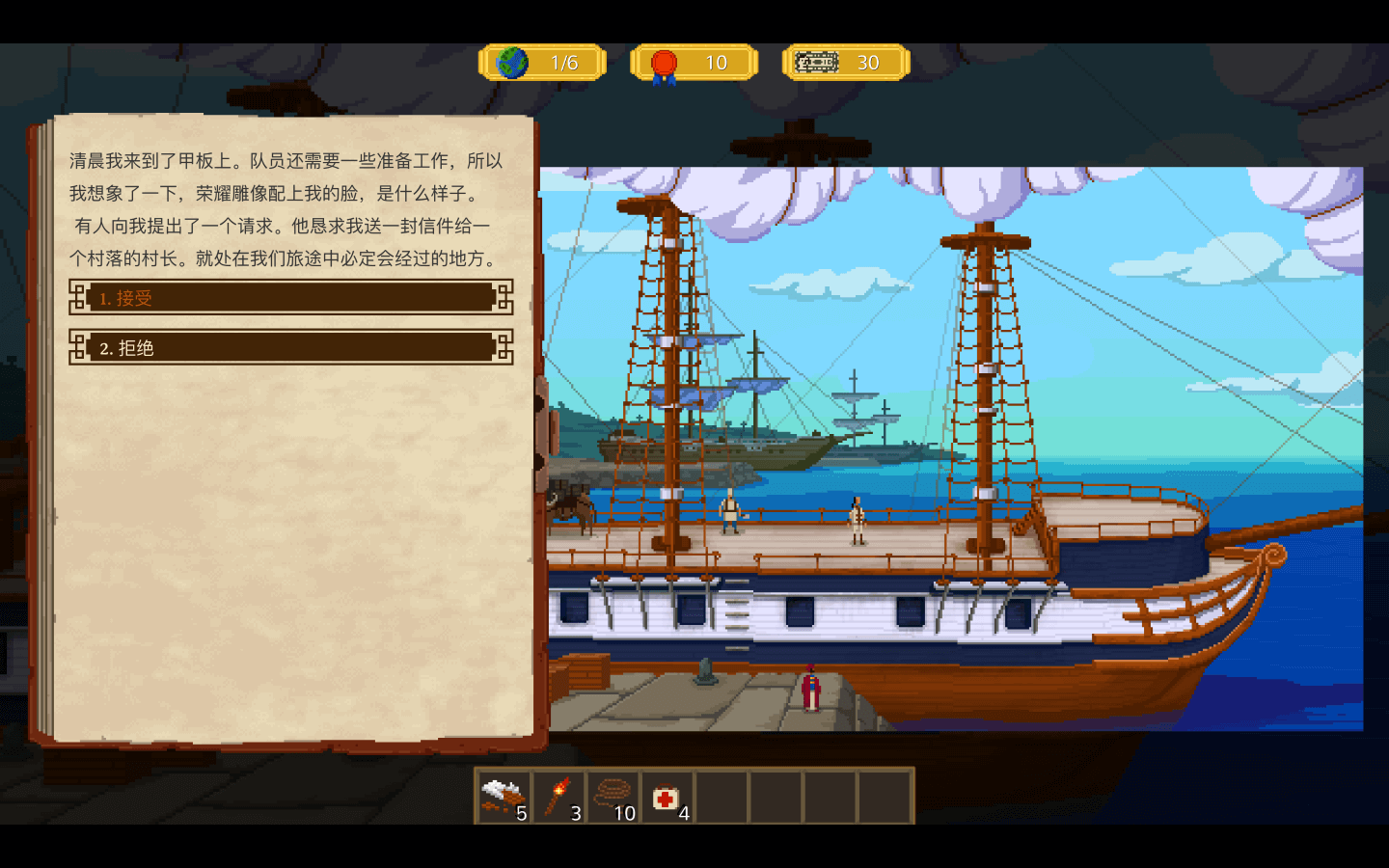
Task: Select the torch in the inventory
Action: pyautogui.click(x=558, y=798)
